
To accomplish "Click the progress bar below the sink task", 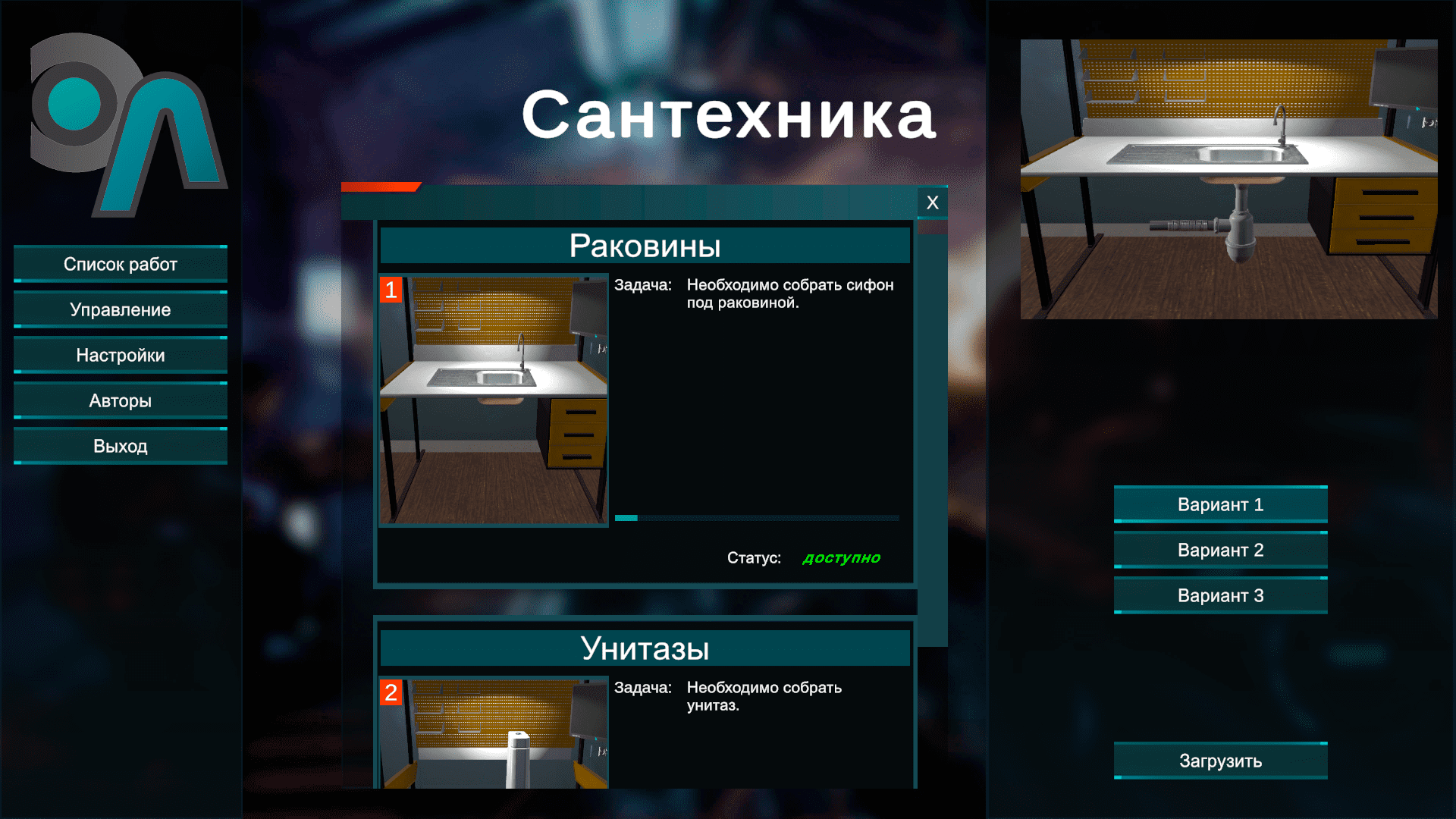I will [x=757, y=517].
